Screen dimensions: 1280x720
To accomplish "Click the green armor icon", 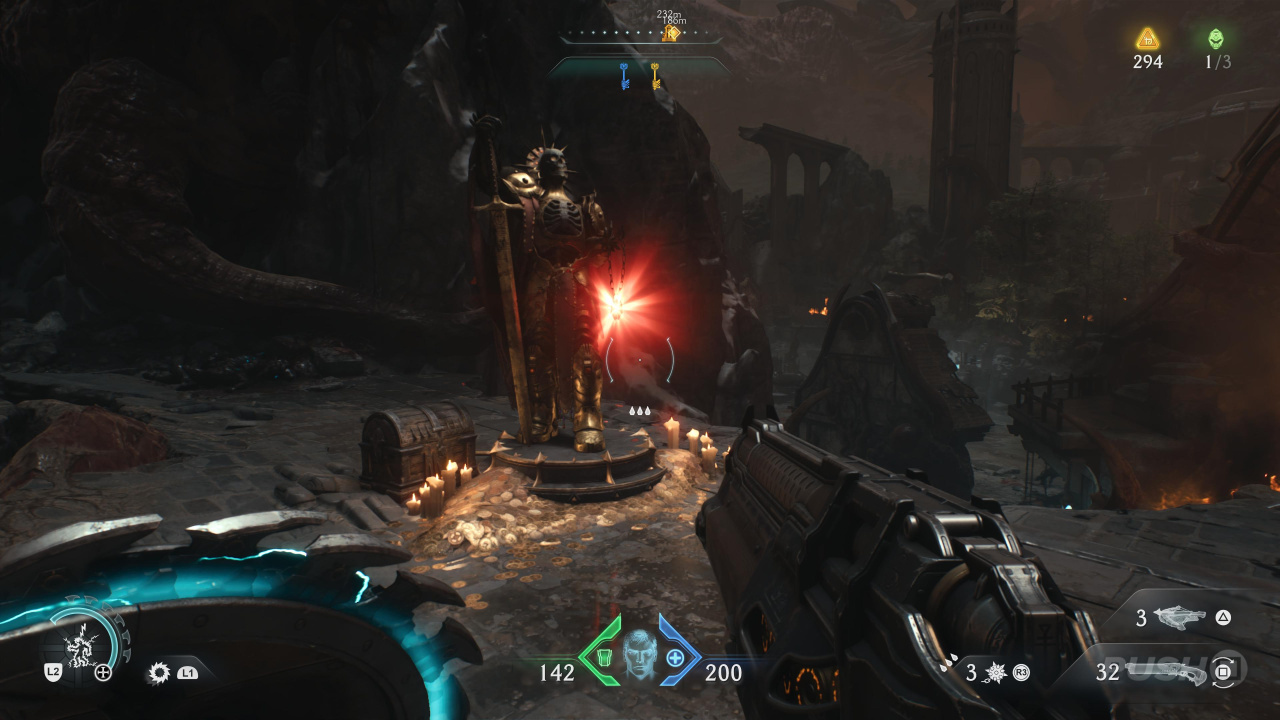I will [x=603, y=656].
